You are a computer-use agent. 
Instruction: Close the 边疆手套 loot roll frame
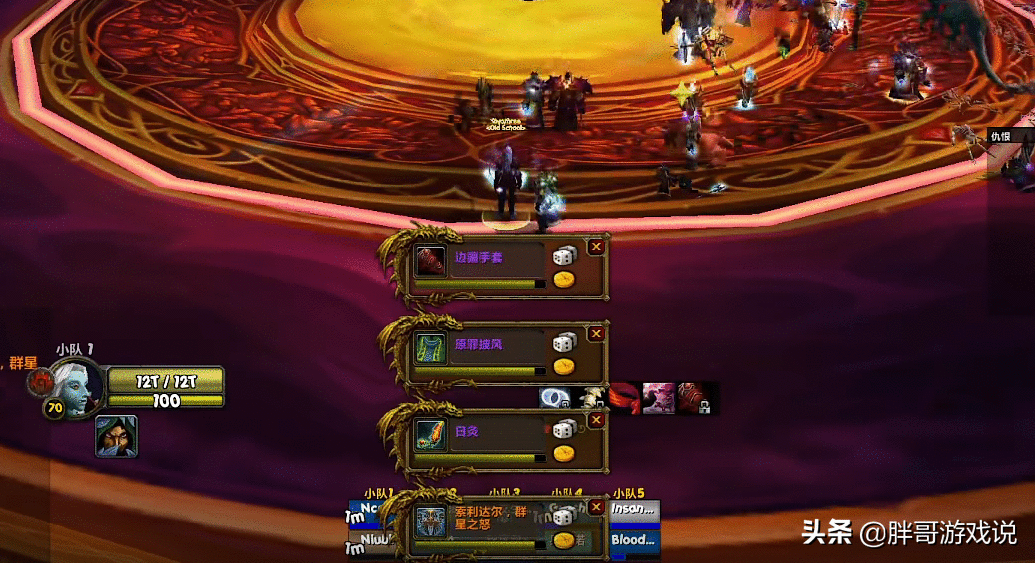point(596,246)
